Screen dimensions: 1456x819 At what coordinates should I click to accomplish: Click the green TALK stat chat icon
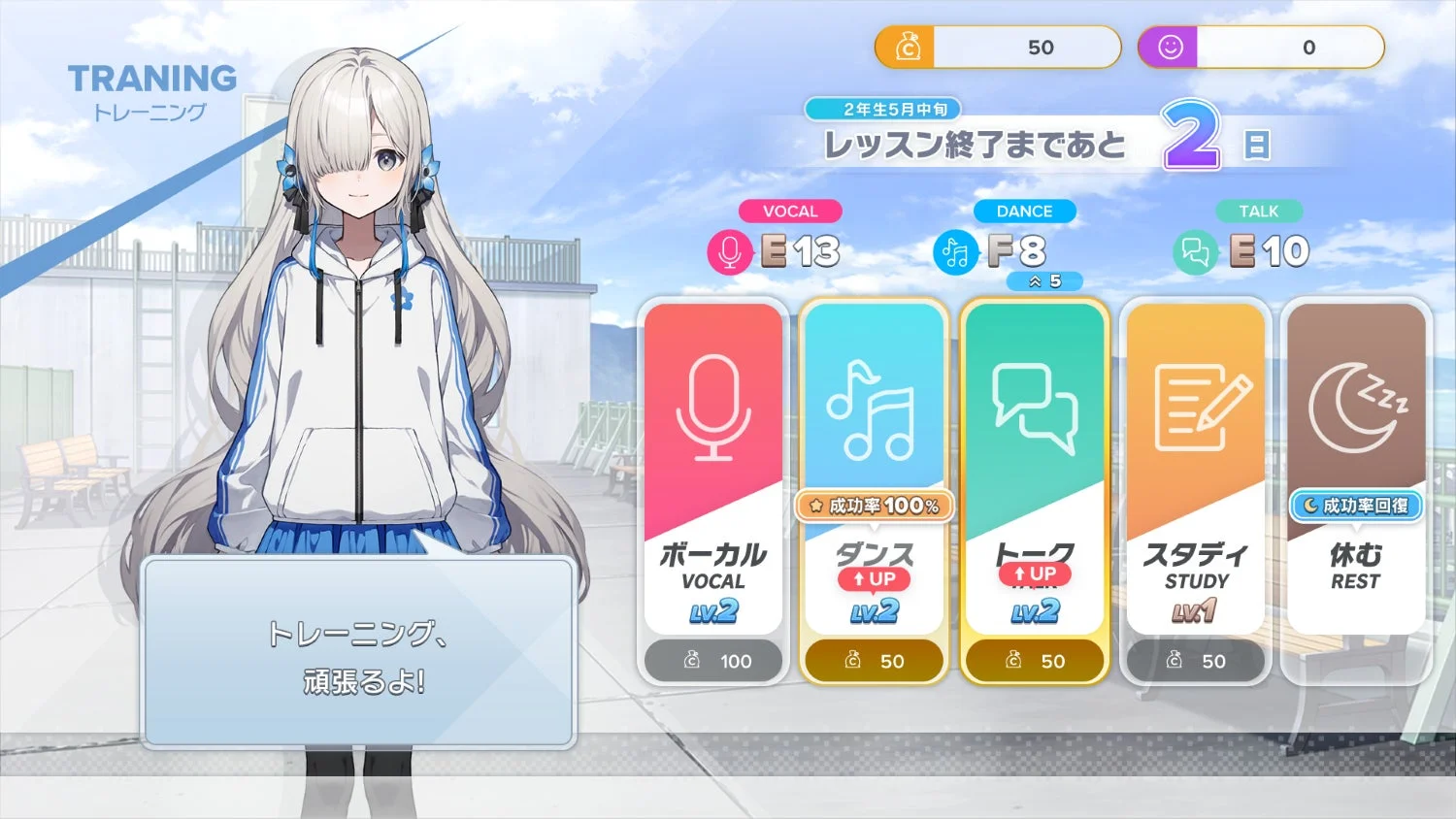pos(1195,250)
